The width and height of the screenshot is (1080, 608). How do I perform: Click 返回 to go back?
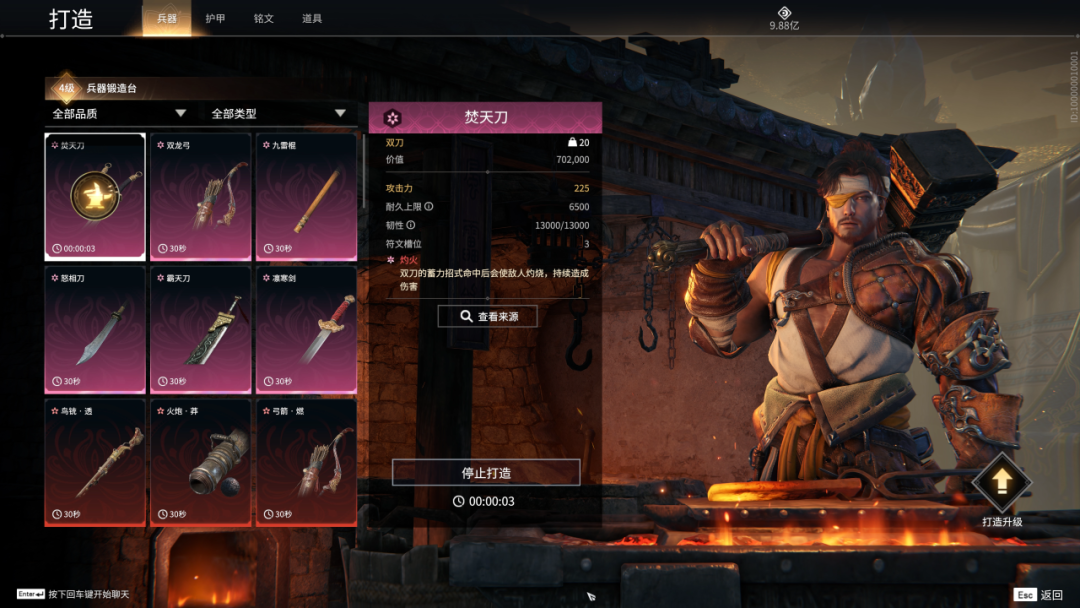click(x=1038, y=595)
